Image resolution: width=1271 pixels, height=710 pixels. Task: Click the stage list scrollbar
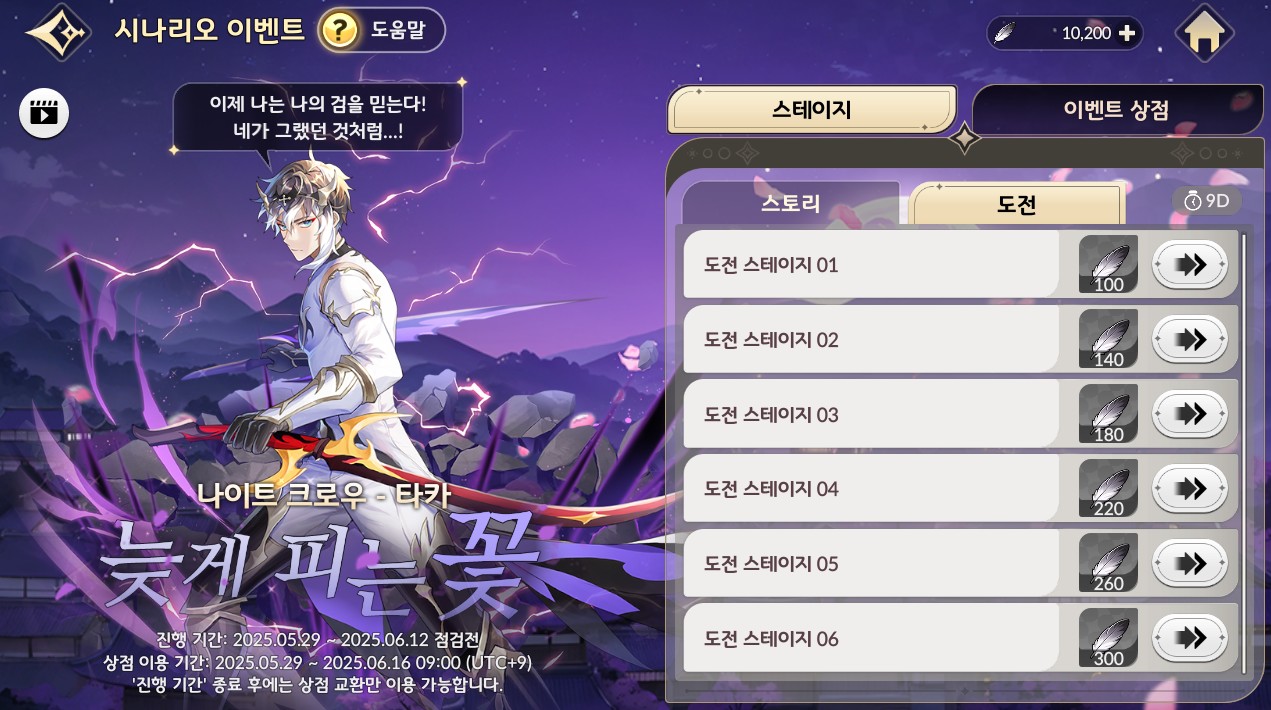click(x=1244, y=450)
